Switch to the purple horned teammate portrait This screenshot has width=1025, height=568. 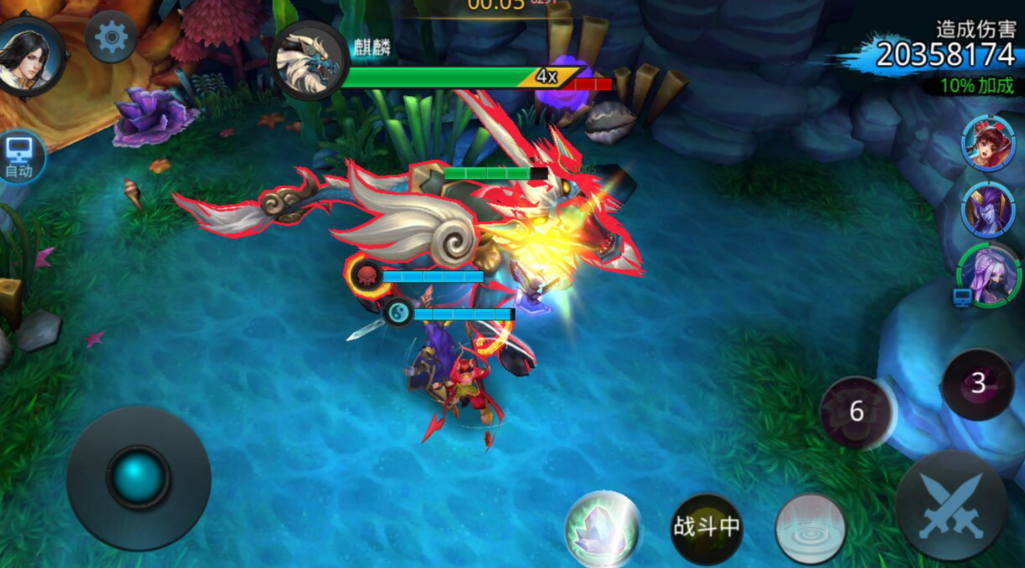(x=988, y=208)
